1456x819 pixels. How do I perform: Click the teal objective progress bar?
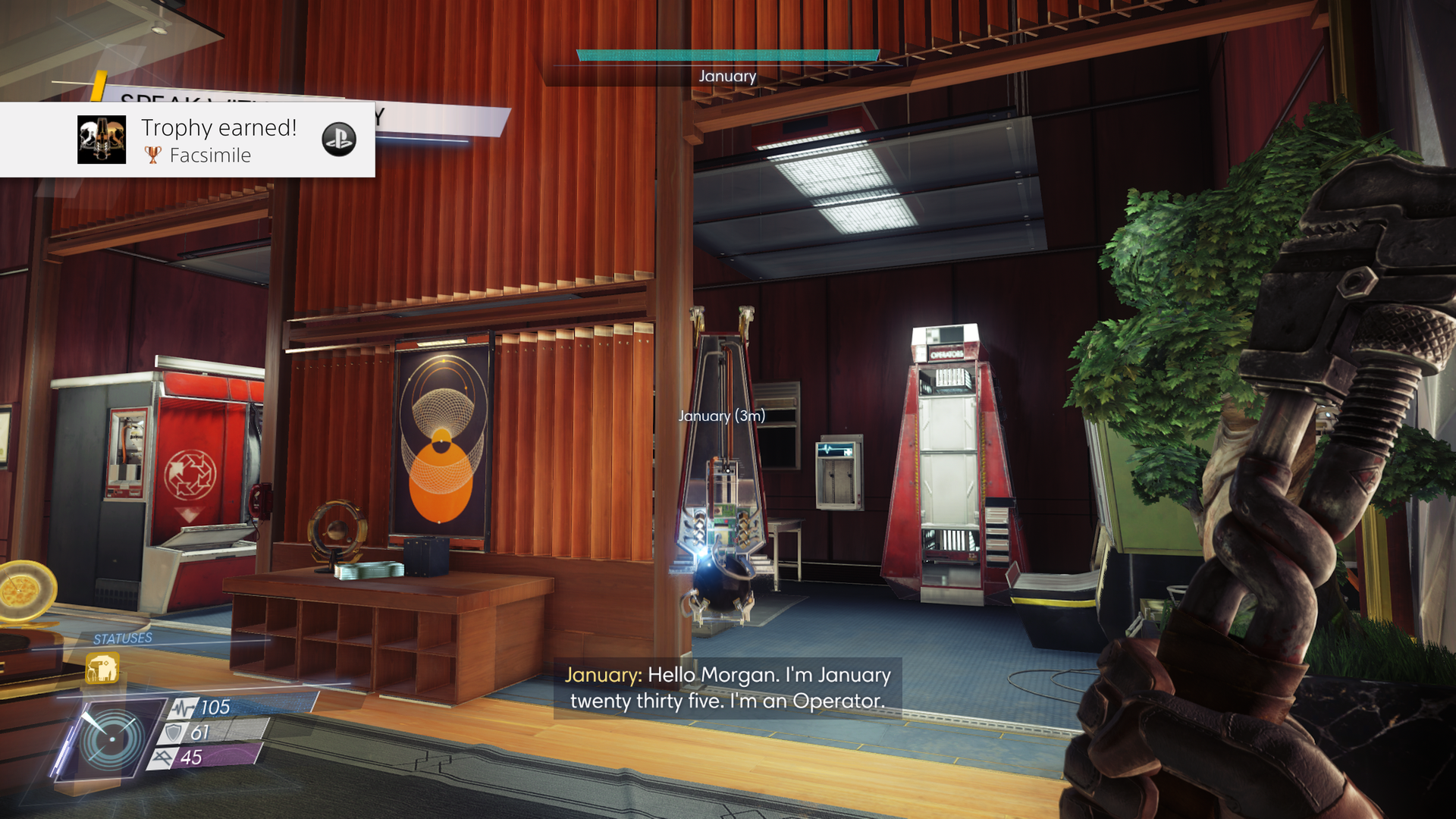click(x=727, y=54)
